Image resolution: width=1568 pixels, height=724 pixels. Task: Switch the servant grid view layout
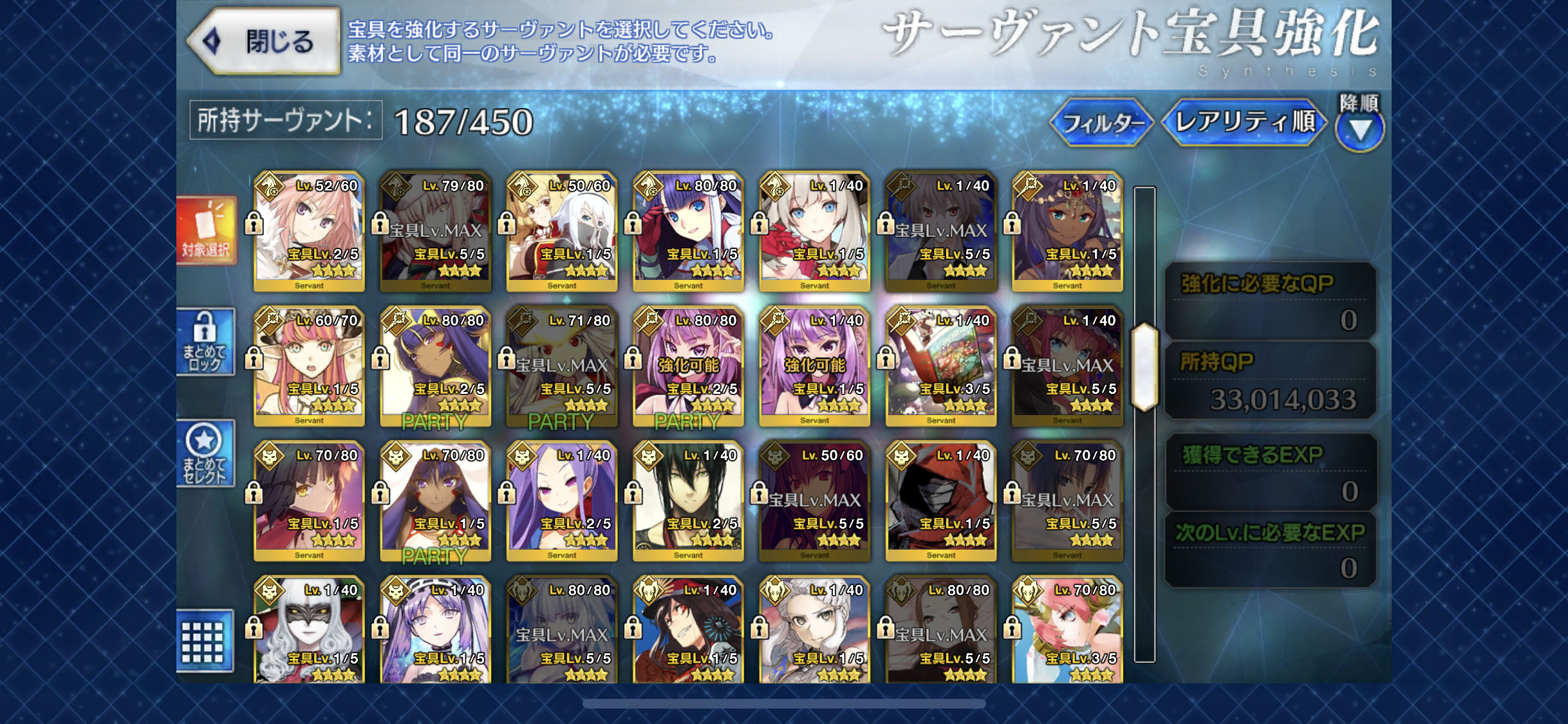[203, 640]
